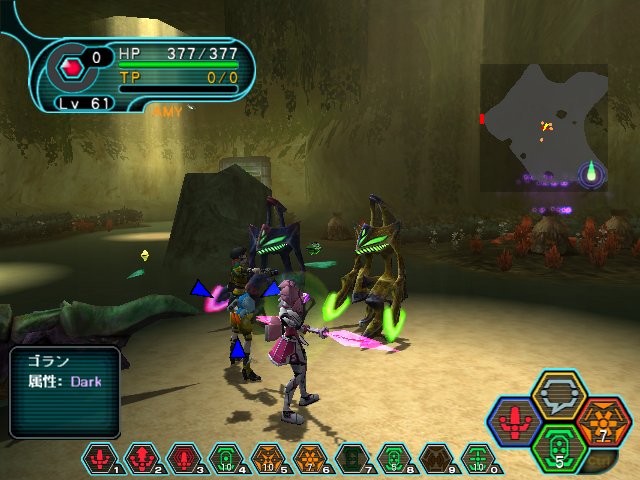Select the dark green quick slot 7
The image size is (640, 480).
tap(352, 460)
